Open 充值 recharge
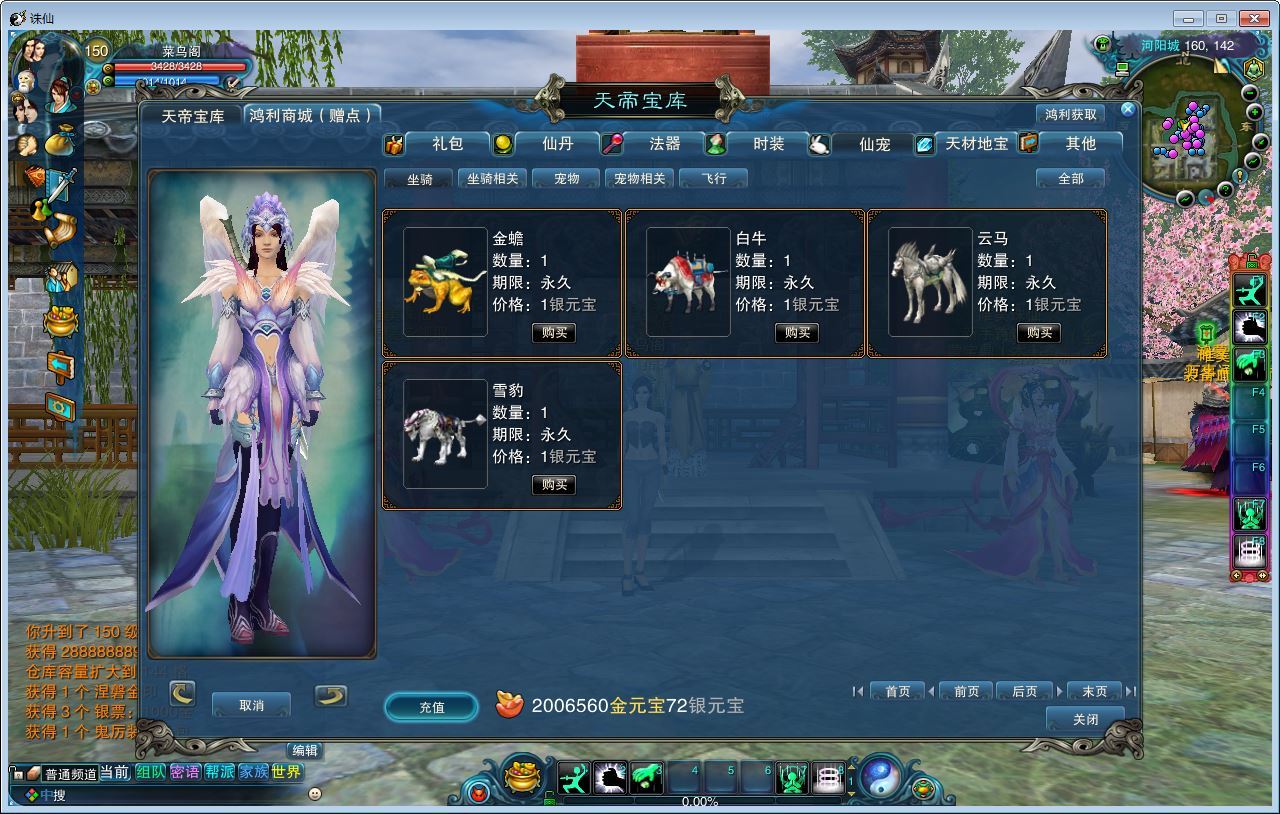This screenshot has width=1280, height=814. [x=431, y=707]
